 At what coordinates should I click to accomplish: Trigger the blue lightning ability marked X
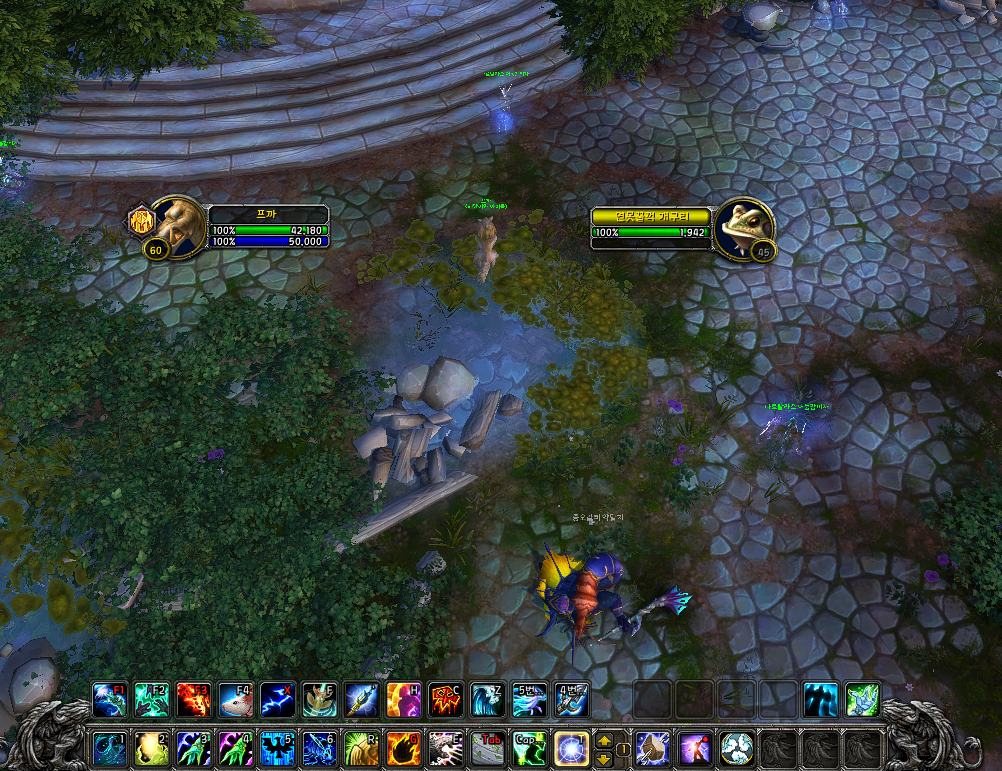tap(277, 699)
